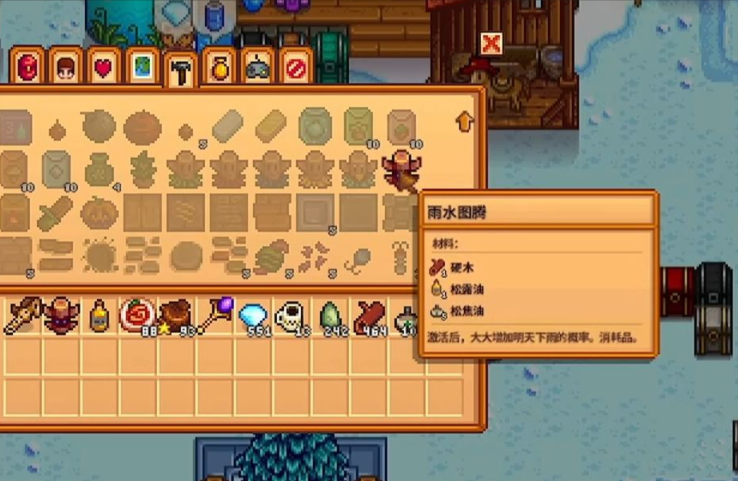Switch to the skills character tab
Viewport: 738px width, 481px height.
pos(63,67)
